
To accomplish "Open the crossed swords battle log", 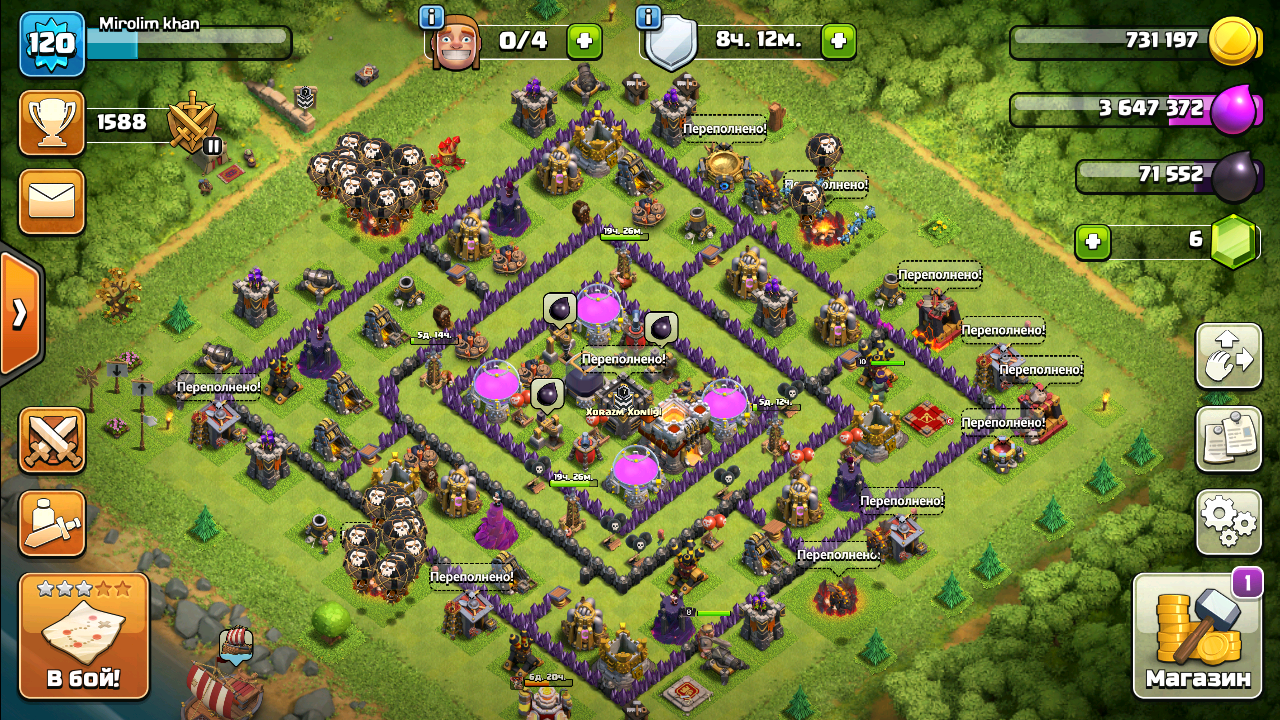I will 52,440.
